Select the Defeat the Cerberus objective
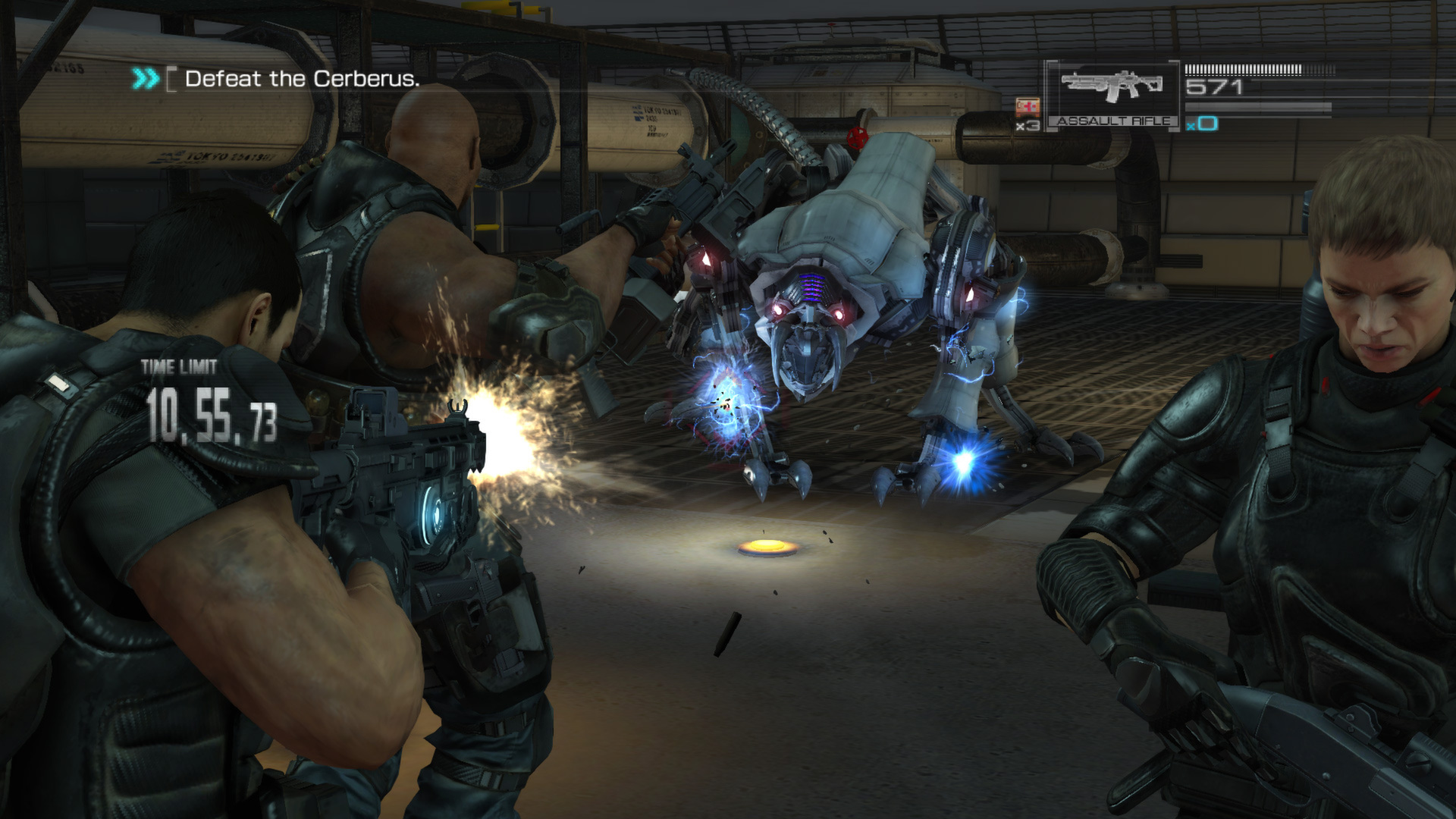 coord(301,77)
